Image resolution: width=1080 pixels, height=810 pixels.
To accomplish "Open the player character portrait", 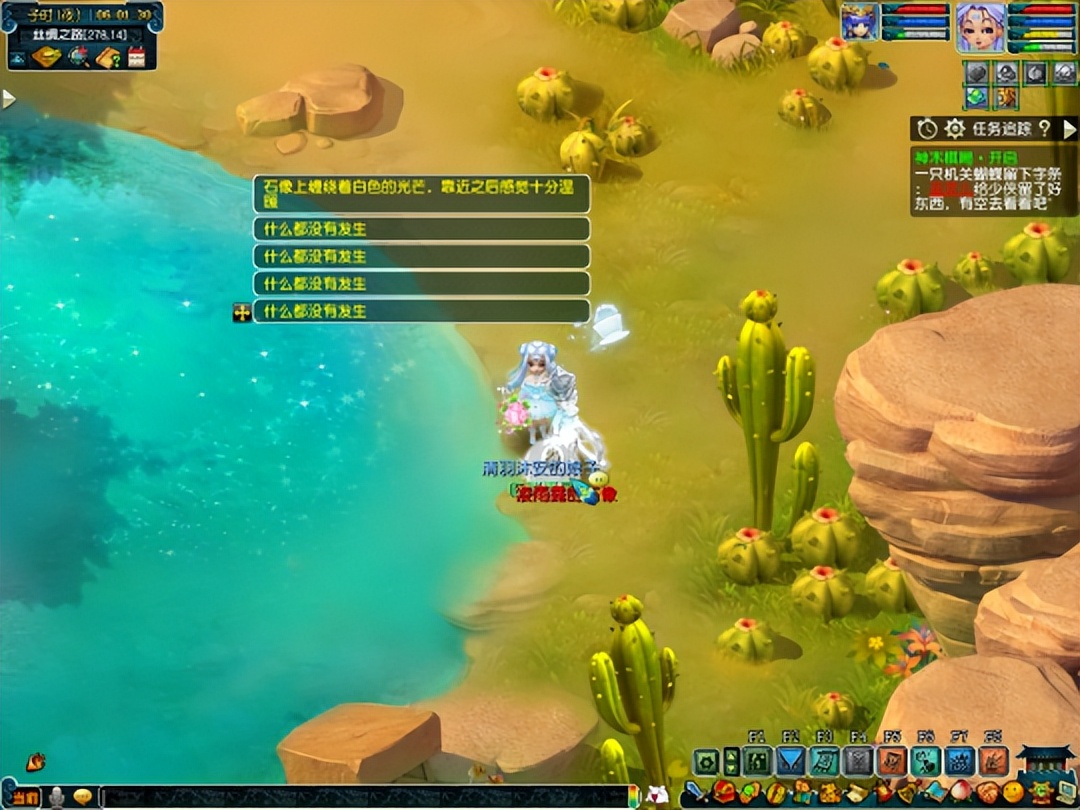I will [x=980, y=27].
